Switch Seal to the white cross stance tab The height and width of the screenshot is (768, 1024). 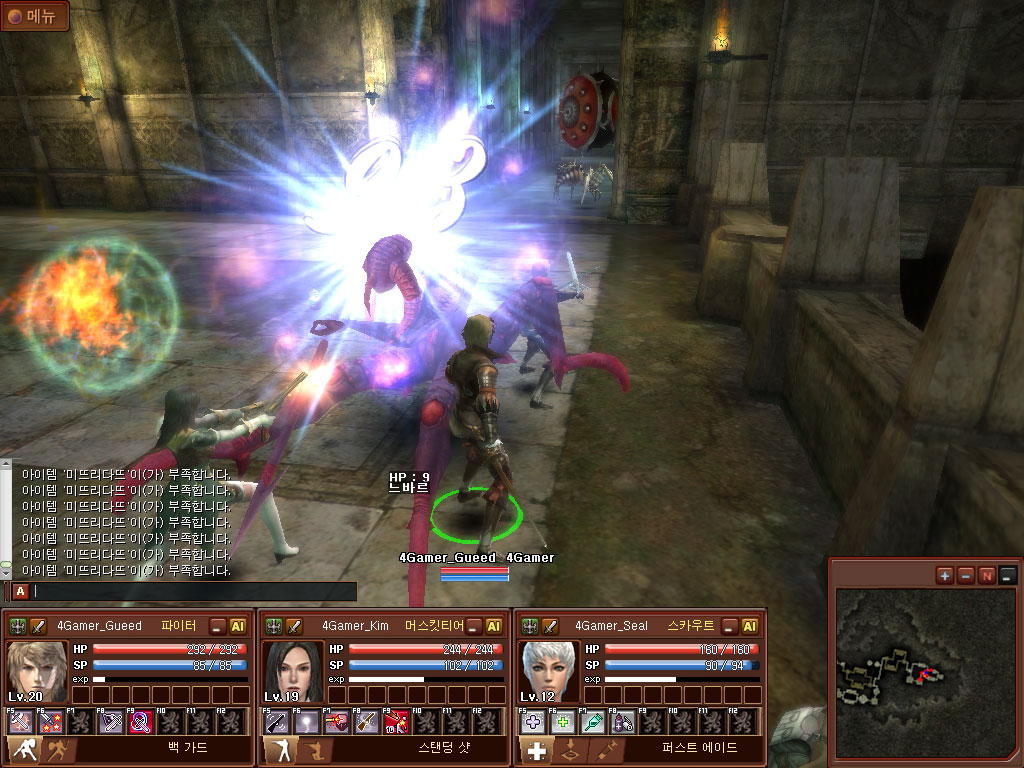(537, 750)
